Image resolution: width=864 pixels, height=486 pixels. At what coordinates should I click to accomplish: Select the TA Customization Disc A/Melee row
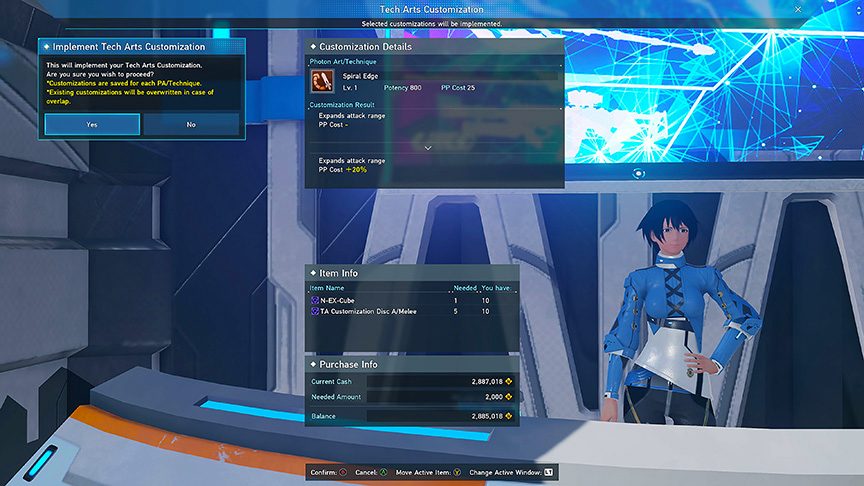pyautogui.click(x=412, y=312)
